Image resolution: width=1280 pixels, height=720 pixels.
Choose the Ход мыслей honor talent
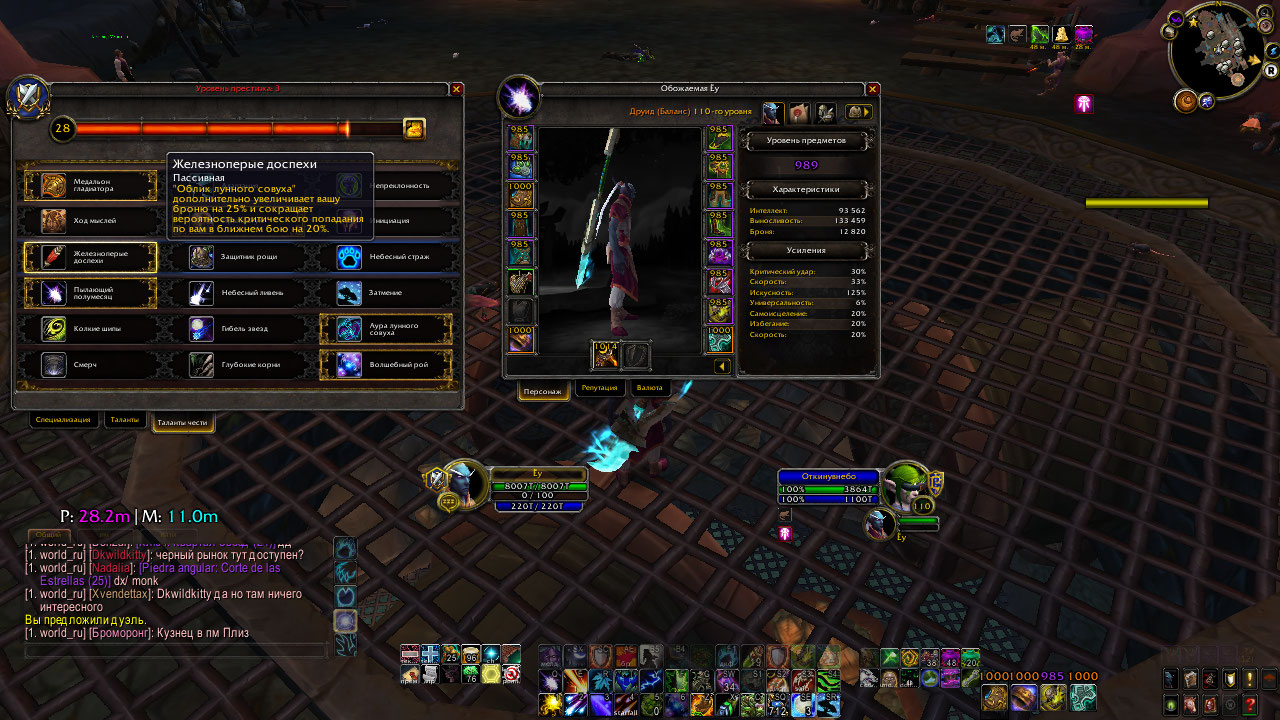click(x=91, y=220)
